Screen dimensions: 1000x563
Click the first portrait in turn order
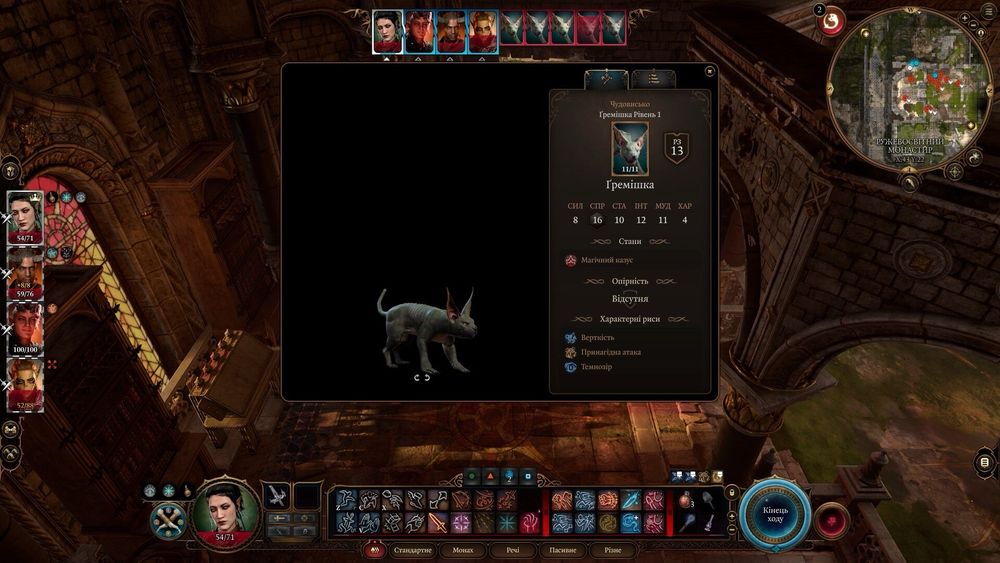coord(387,31)
